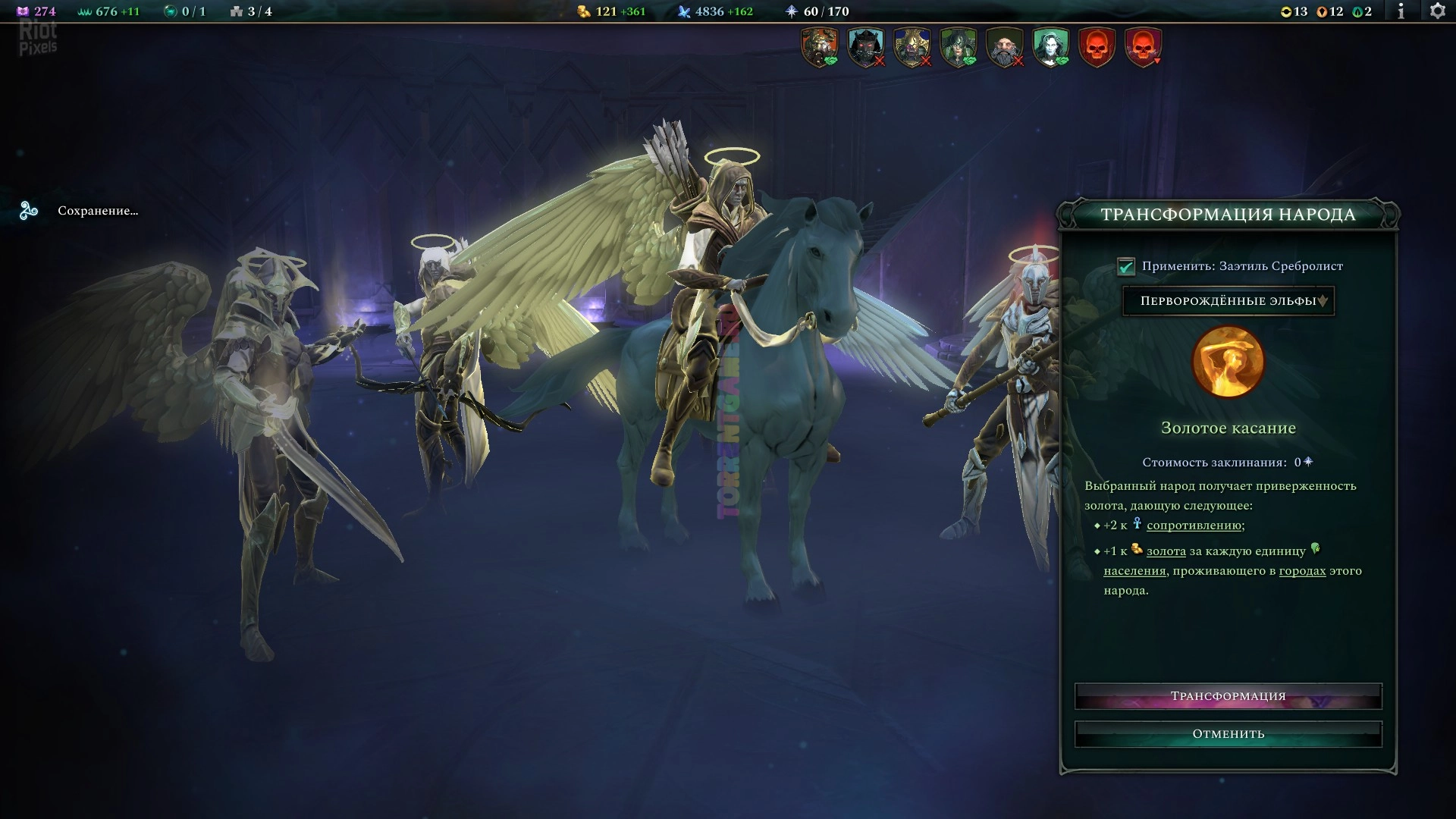The width and height of the screenshot is (1456, 819).
Task: Select the red-eyed dark crowned ruler portrait
Action: pos(866,47)
